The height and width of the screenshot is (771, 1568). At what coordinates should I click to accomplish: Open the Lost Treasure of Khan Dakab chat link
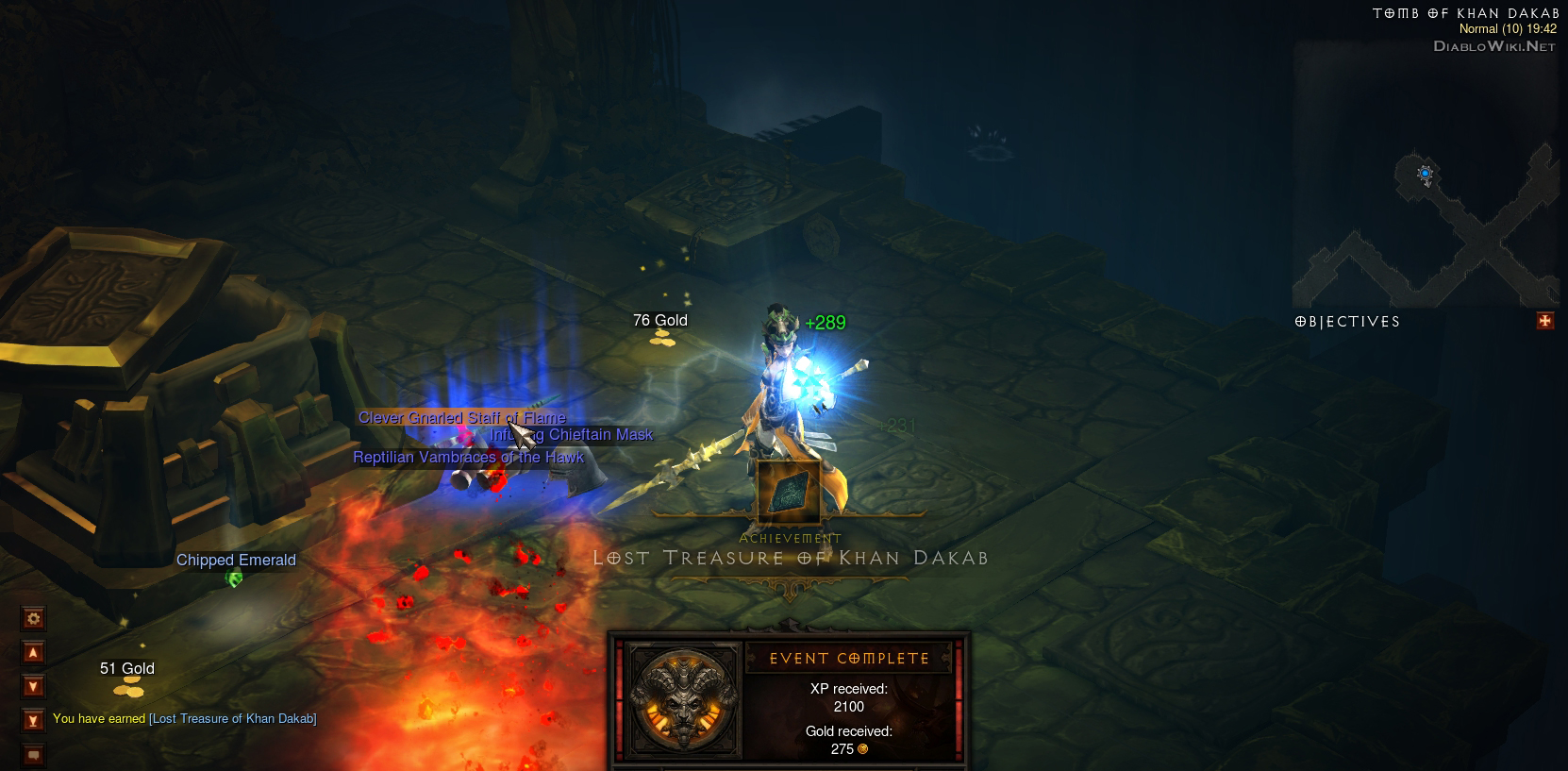pyautogui.click(x=233, y=719)
